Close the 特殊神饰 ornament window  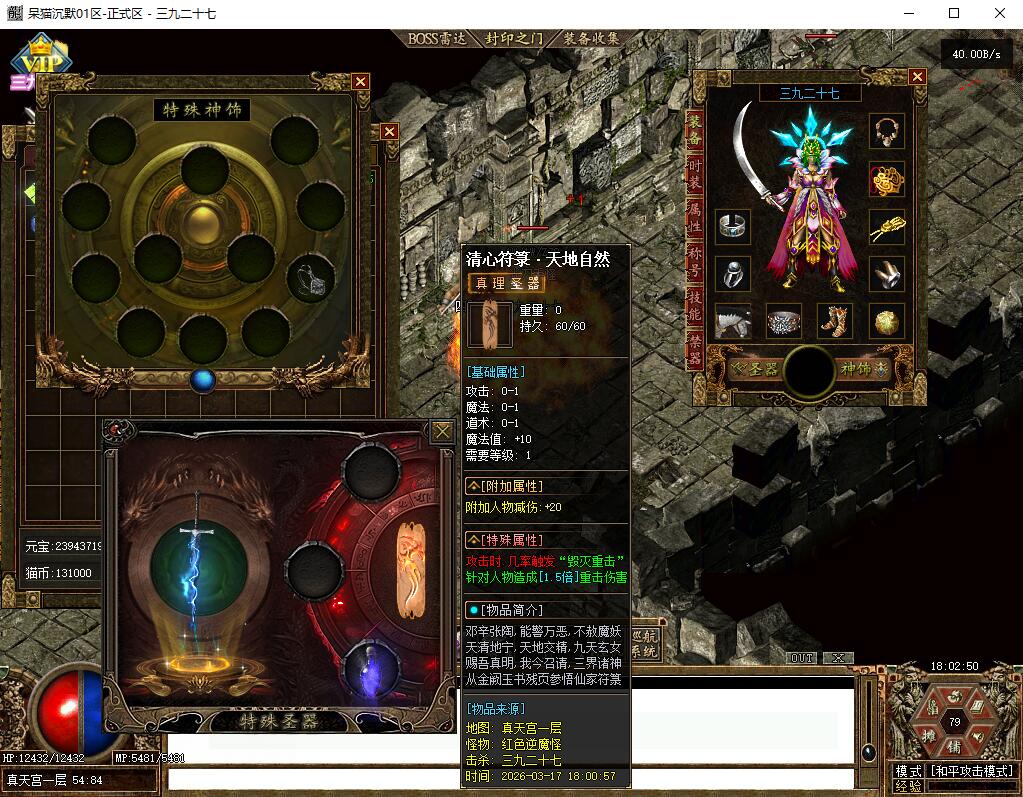[x=361, y=81]
